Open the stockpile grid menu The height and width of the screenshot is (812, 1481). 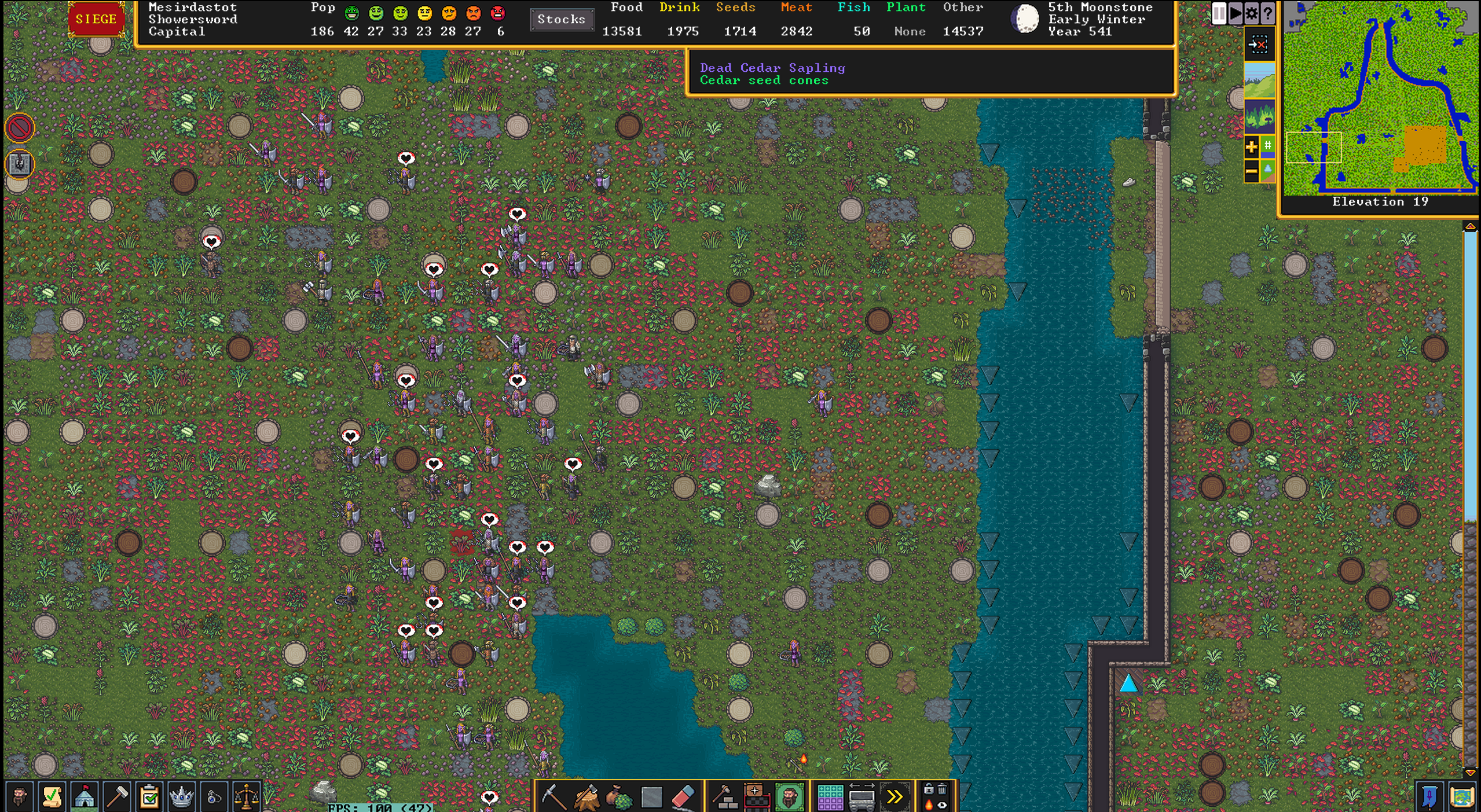click(829, 797)
